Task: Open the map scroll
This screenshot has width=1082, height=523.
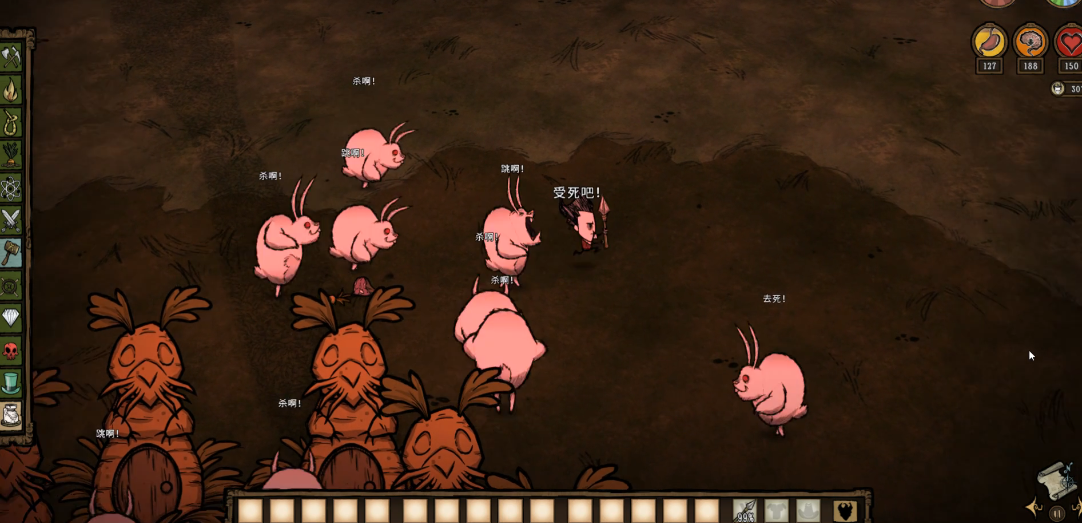Action: pos(1054,482)
